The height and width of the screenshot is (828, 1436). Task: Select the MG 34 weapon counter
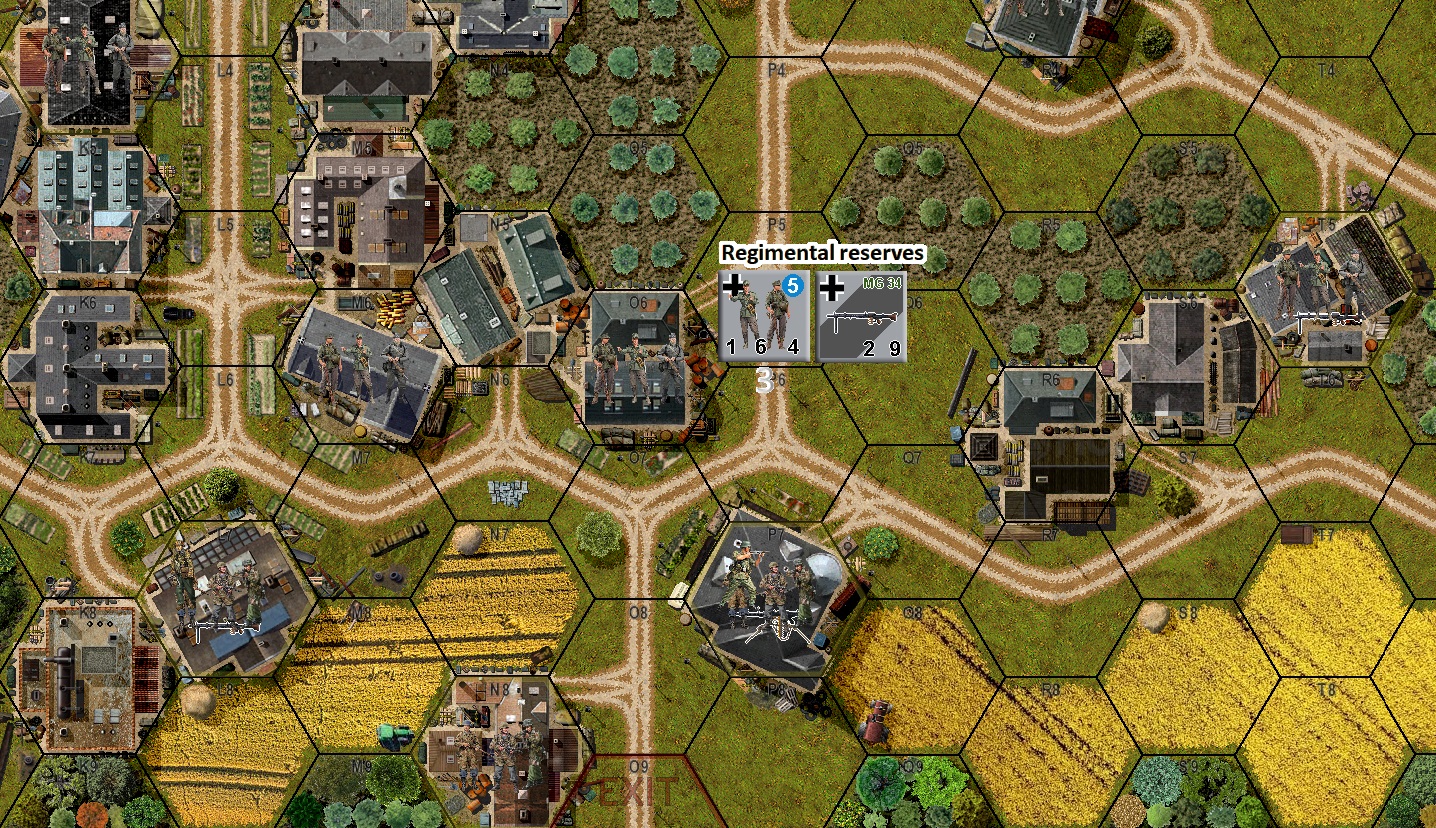(x=858, y=315)
